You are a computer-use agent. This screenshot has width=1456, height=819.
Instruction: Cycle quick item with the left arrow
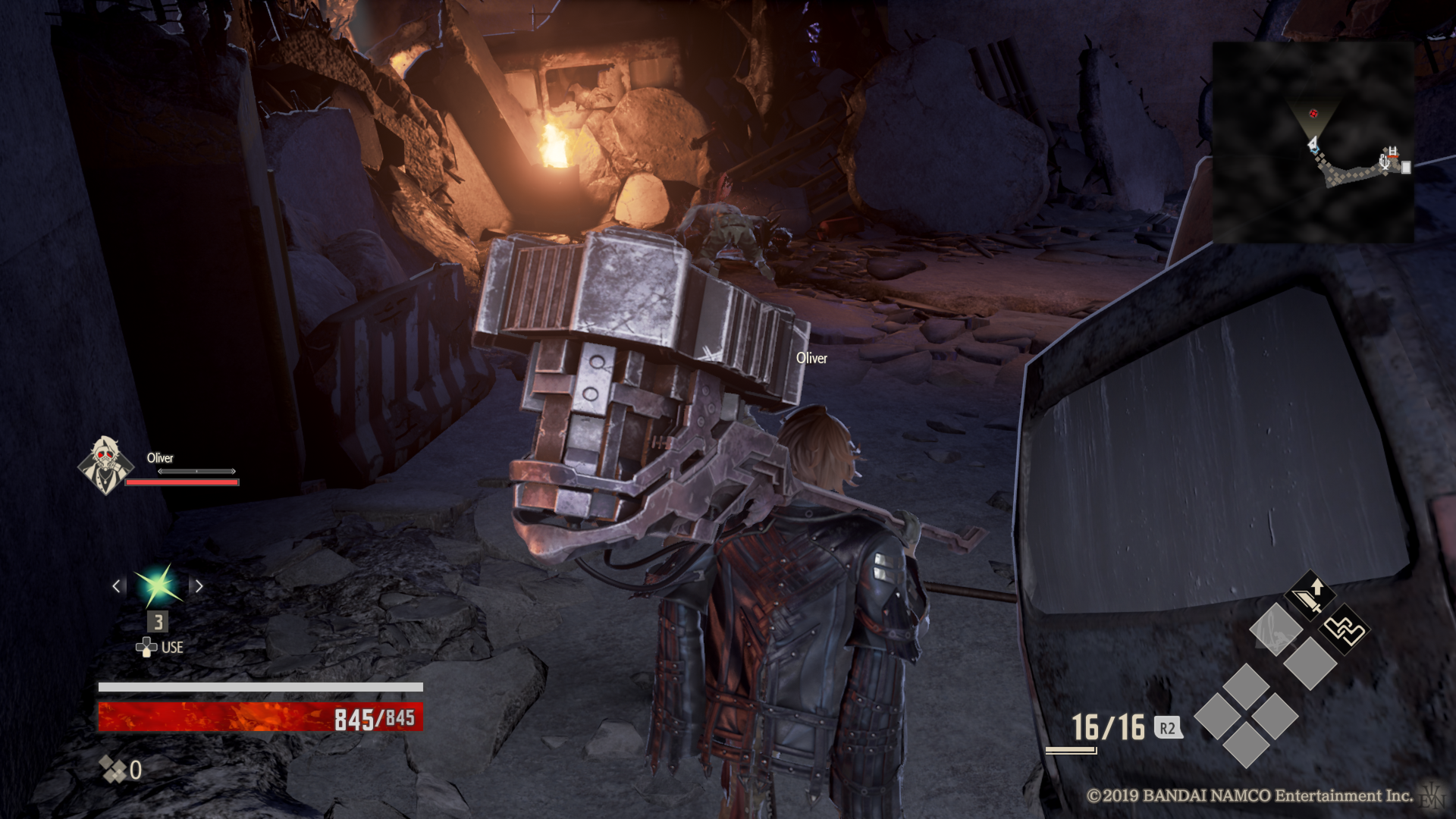click(117, 586)
